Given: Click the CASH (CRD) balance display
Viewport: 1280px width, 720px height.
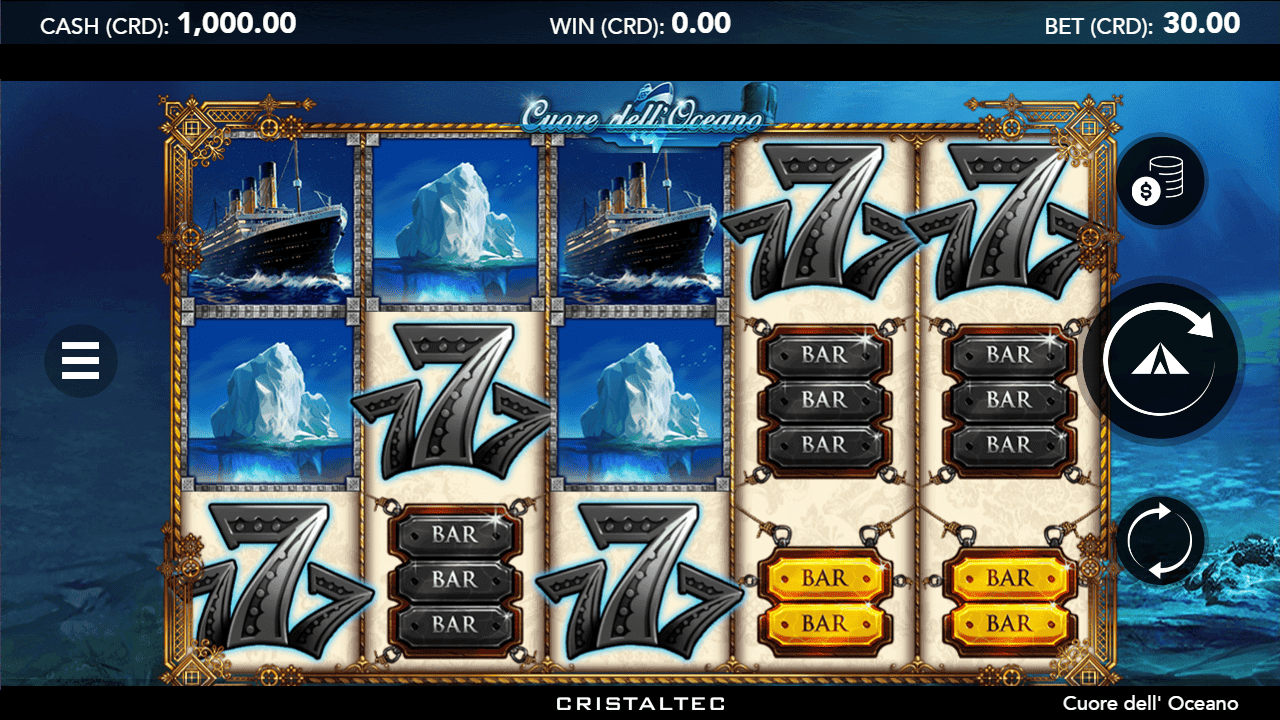Looking at the screenshot, I should (x=167, y=22).
